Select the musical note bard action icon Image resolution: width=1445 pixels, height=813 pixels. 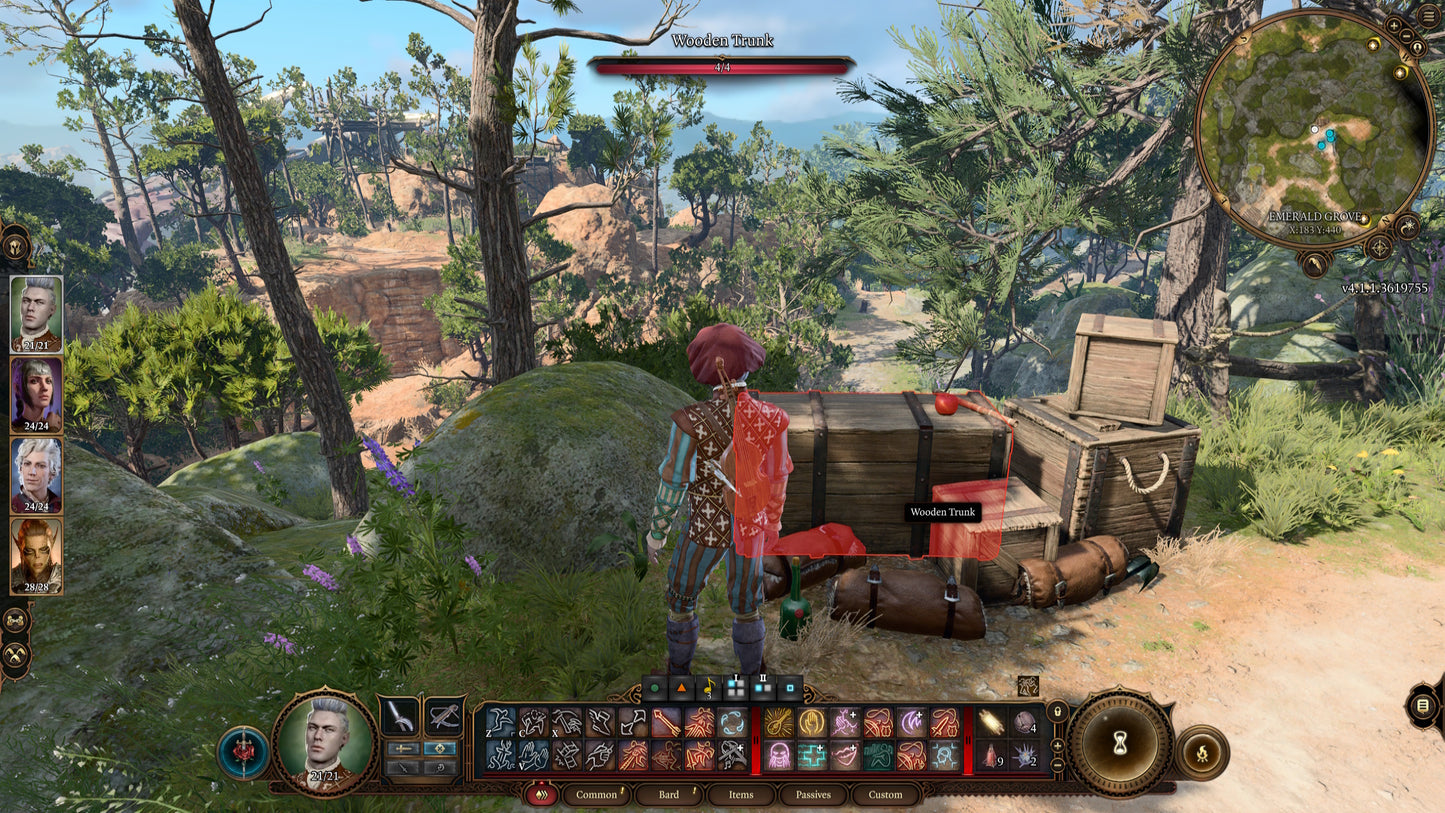(x=708, y=687)
